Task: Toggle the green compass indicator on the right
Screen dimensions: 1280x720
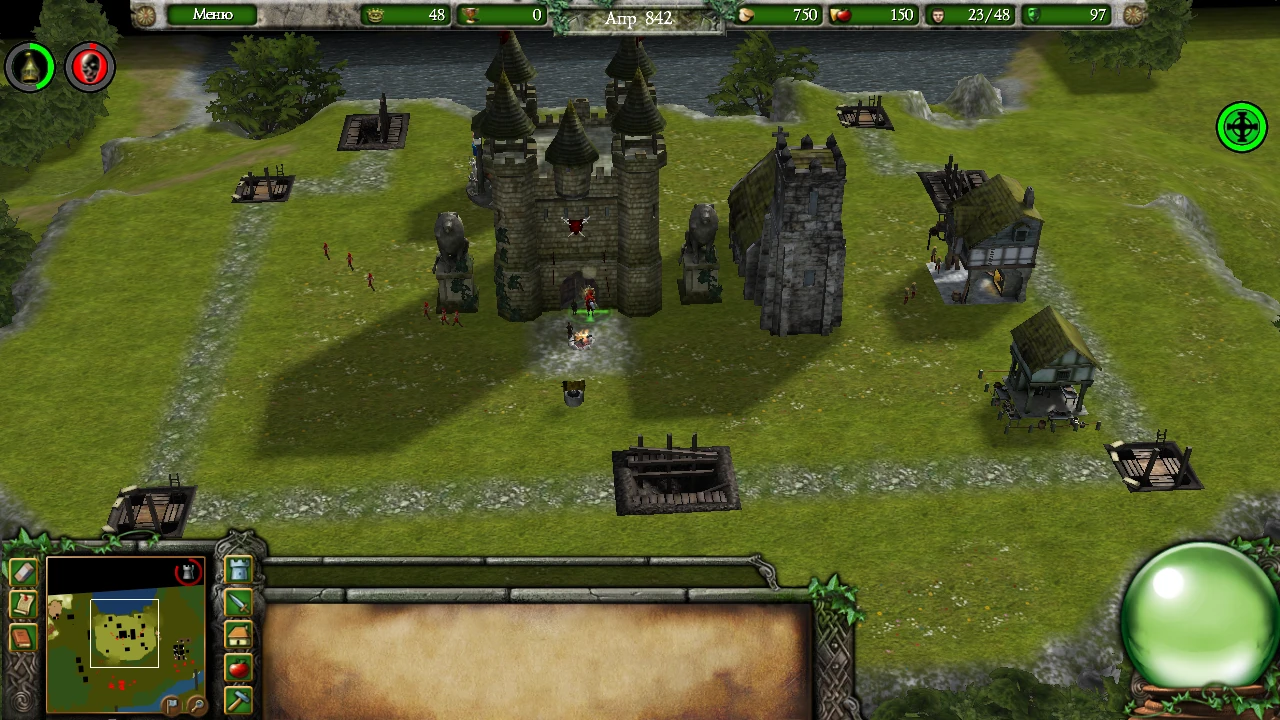Action: [1241, 127]
